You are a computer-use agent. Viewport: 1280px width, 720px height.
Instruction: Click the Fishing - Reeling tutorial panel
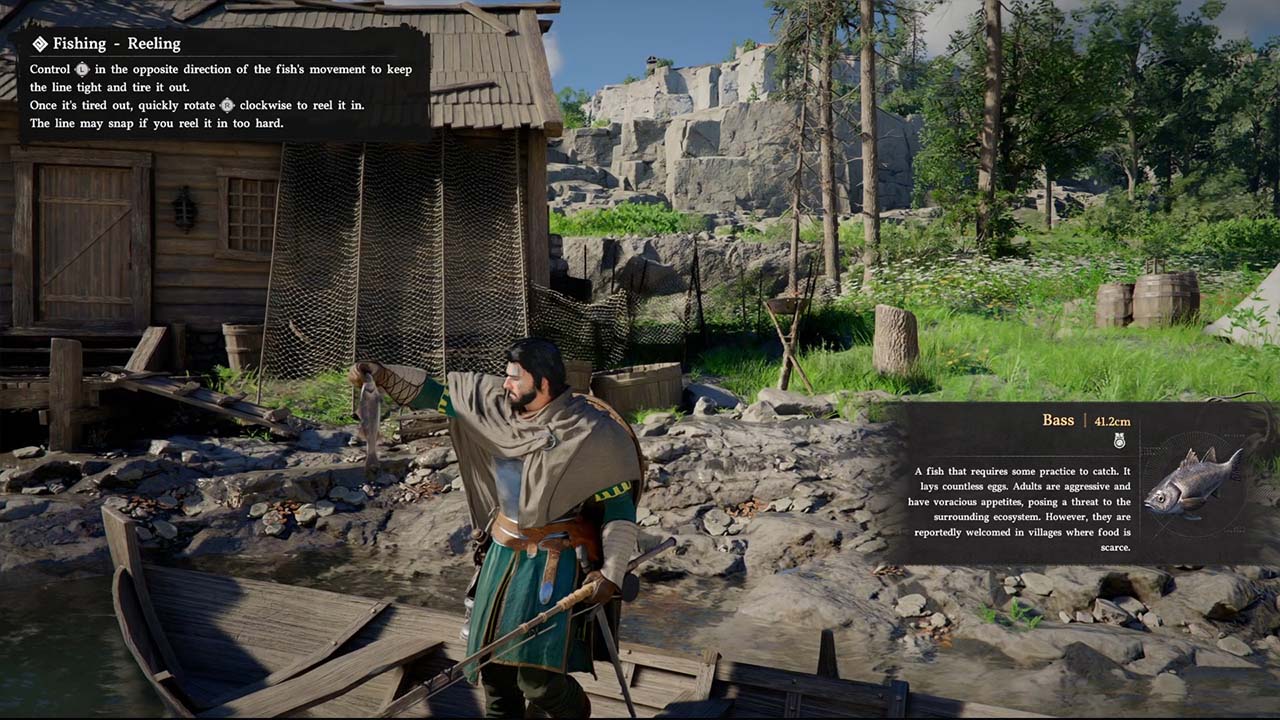[225, 84]
